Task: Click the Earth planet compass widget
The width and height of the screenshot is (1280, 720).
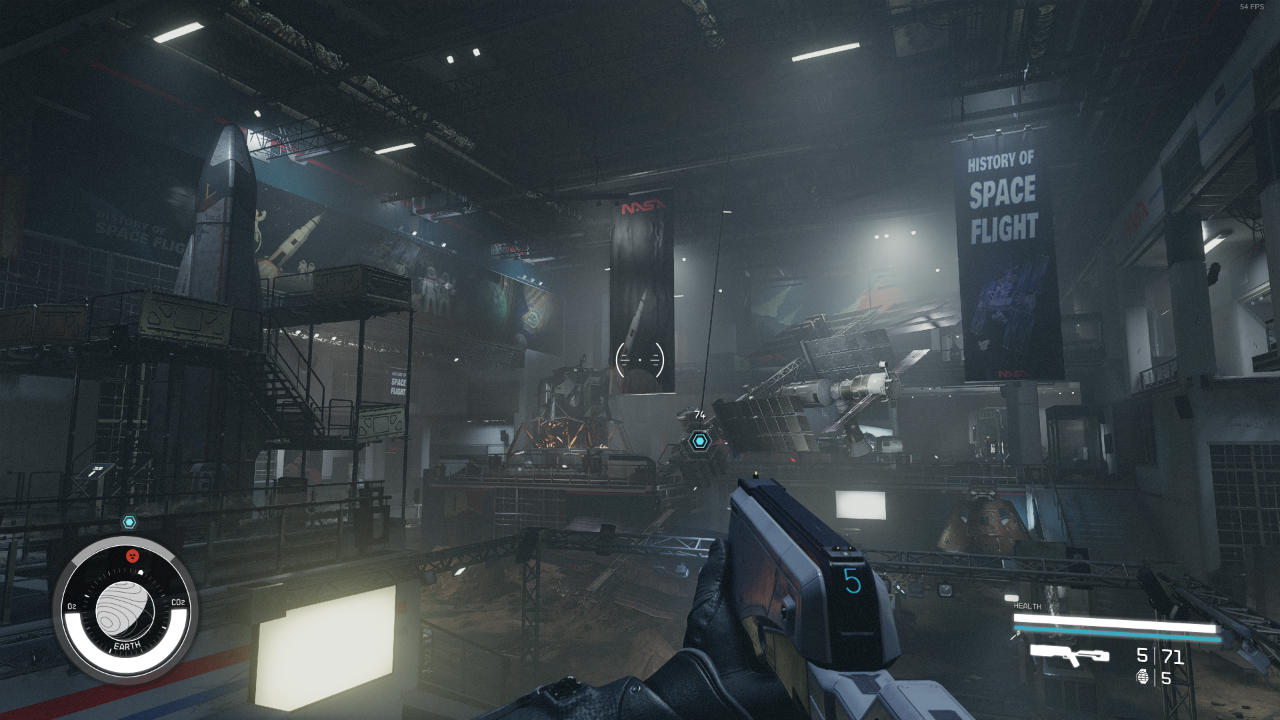Action: [x=126, y=610]
